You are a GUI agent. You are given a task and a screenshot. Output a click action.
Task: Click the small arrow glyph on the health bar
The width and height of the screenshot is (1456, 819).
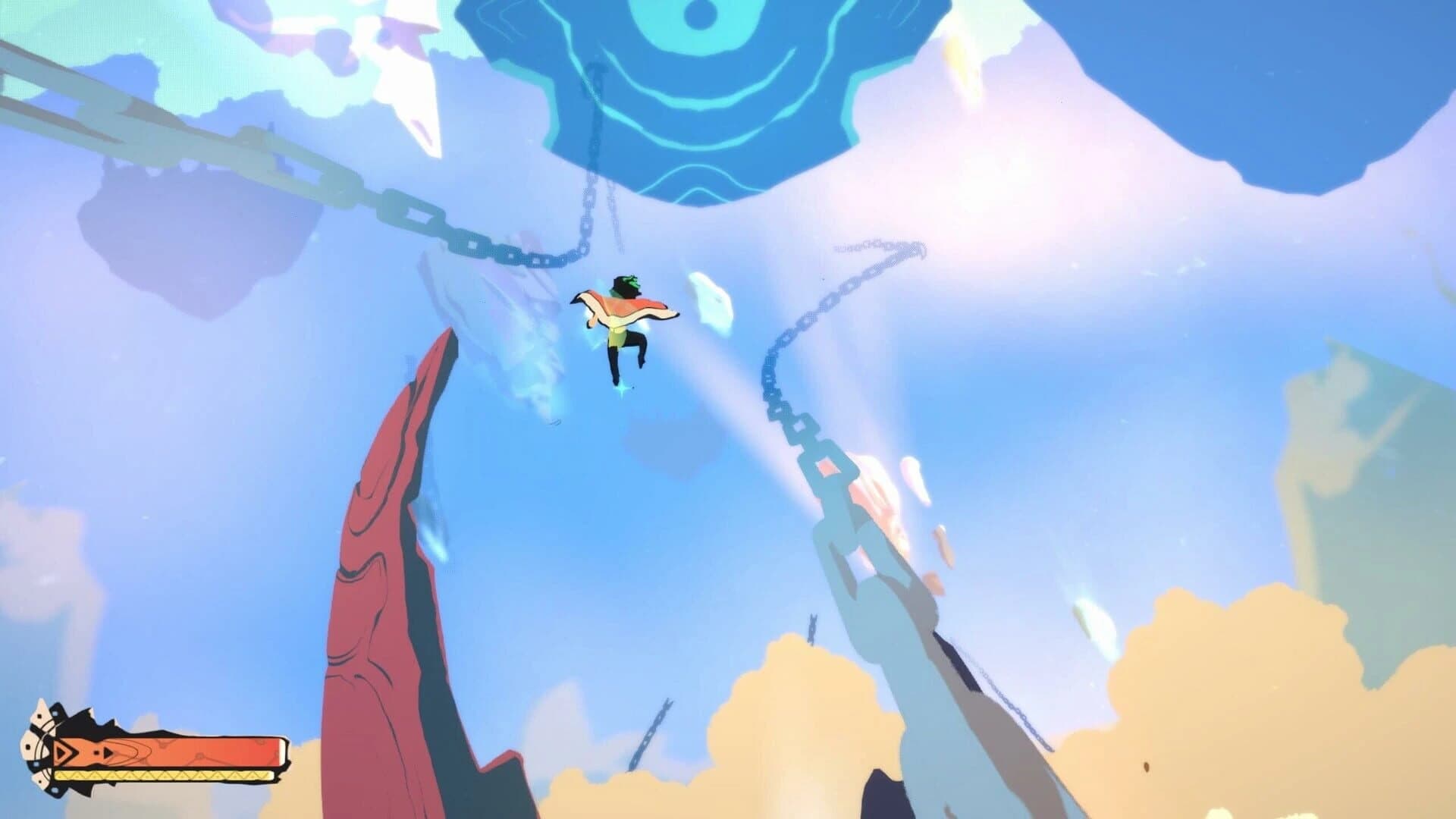tap(108, 753)
